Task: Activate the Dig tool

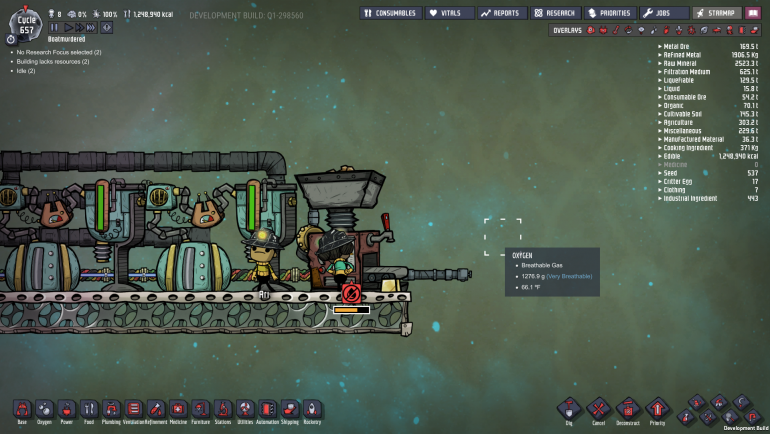Action: tap(569, 409)
